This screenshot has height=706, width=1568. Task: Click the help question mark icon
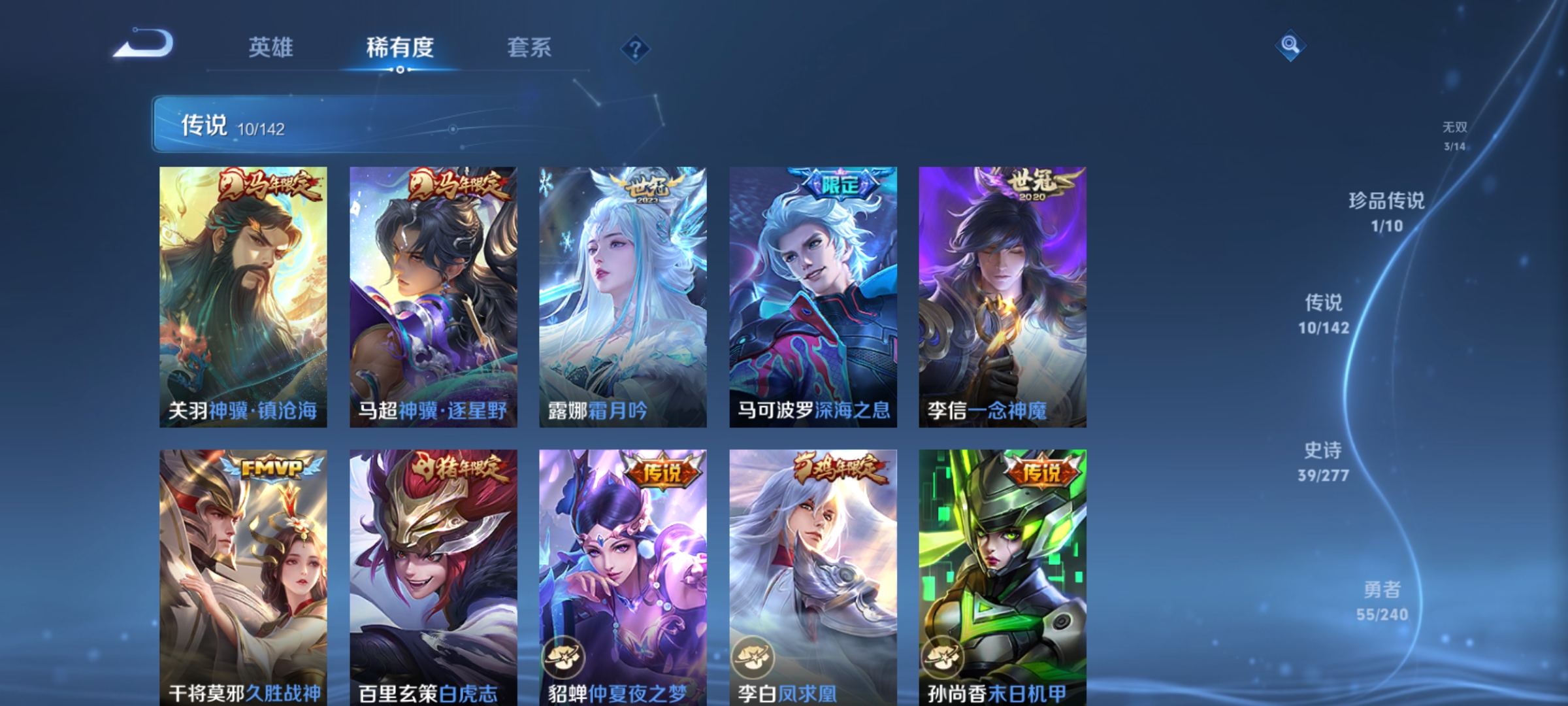(x=636, y=49)
